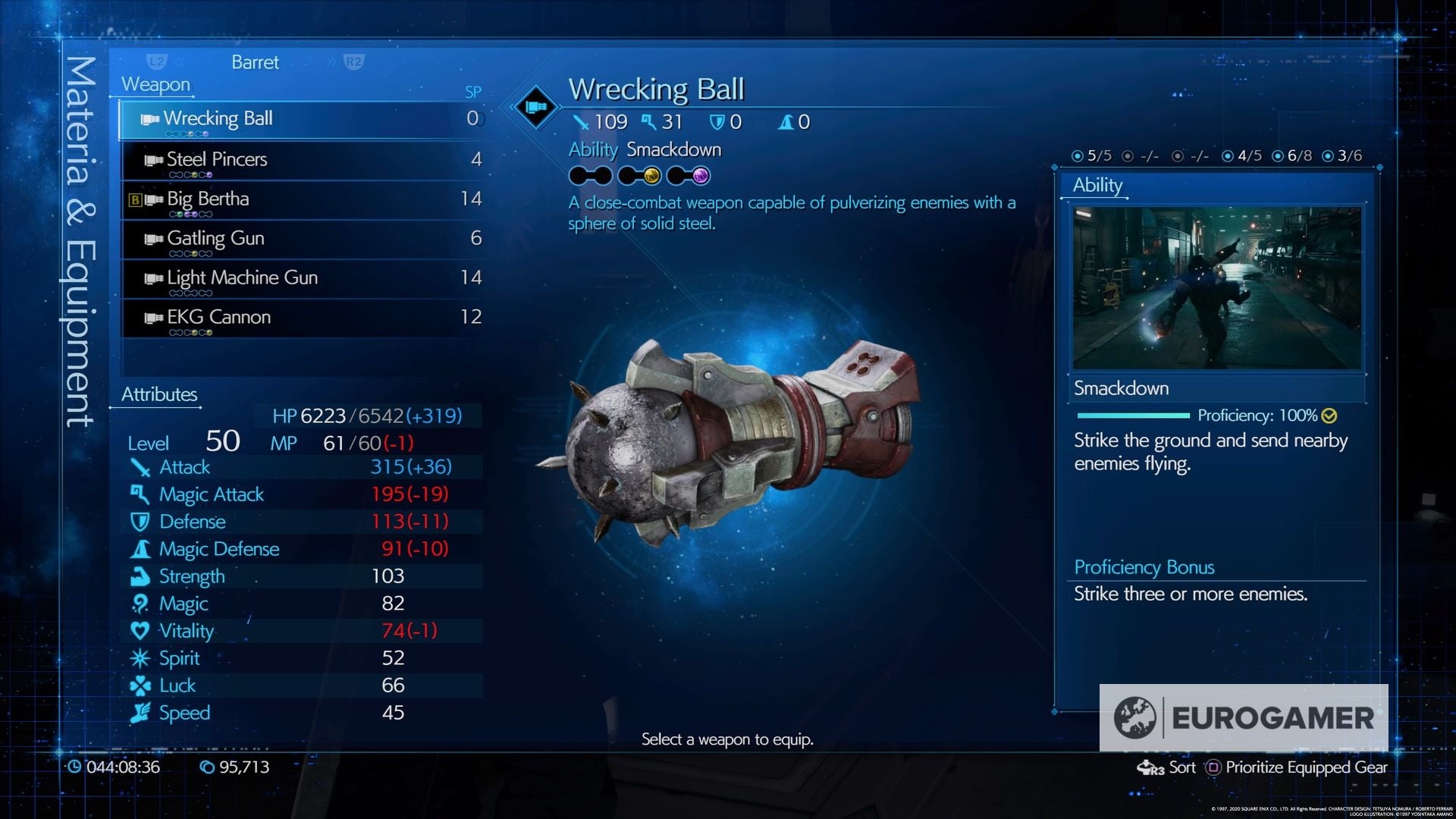
Task: Click Barret's character name tab
Action: tap(255, 62)
